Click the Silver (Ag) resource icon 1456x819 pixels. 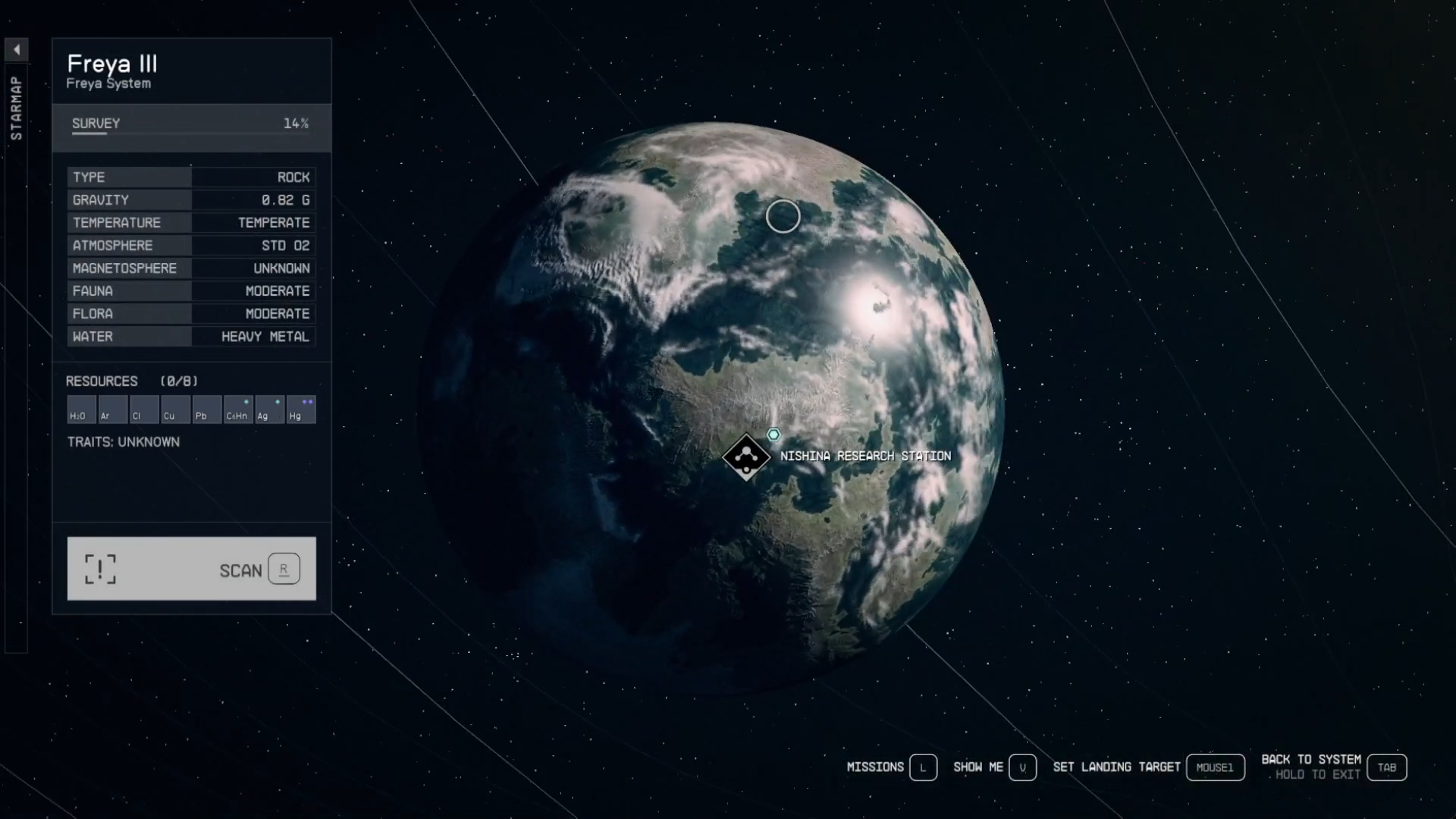coord(270,409)
